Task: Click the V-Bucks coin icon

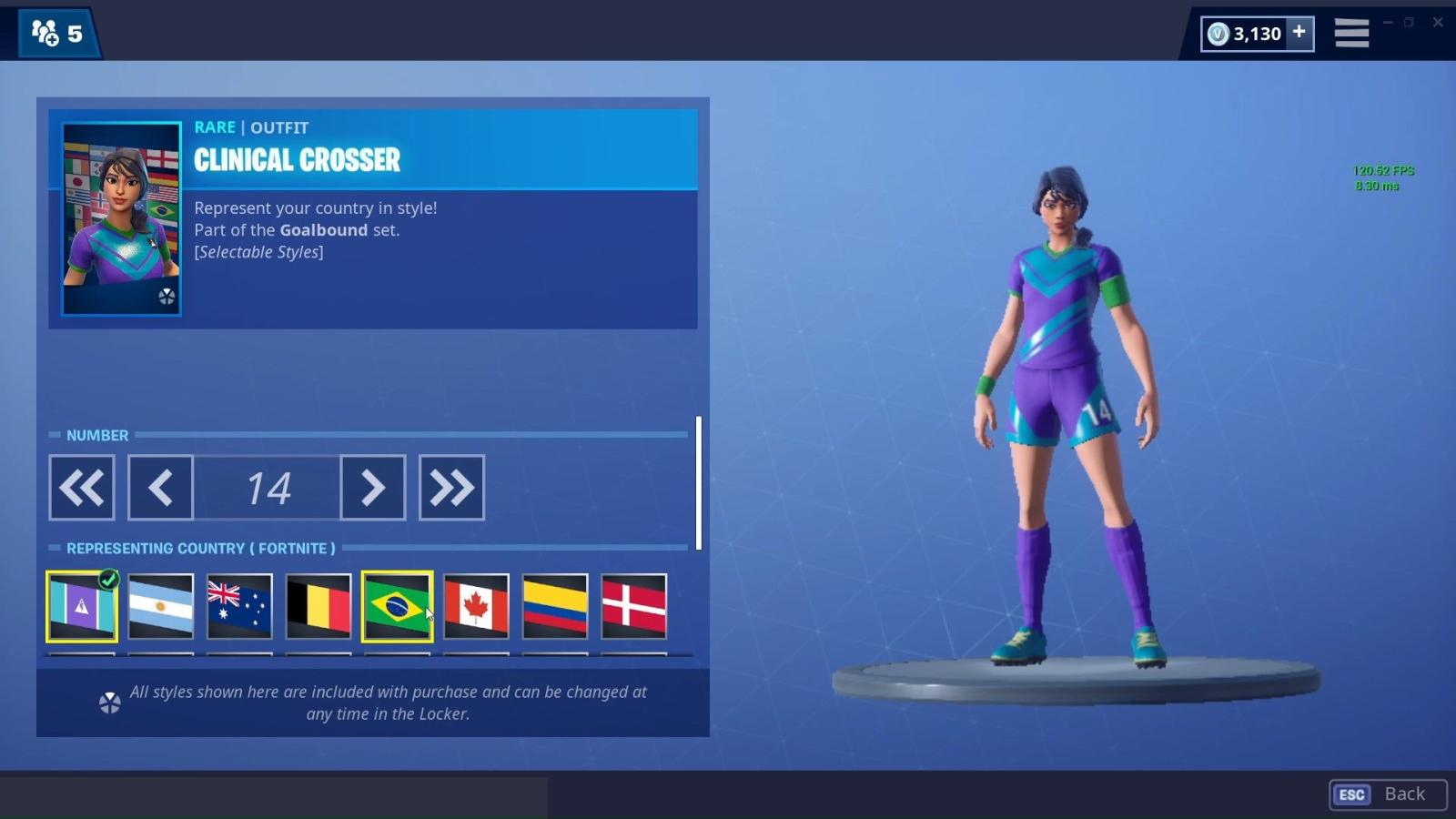Action: pos(1217,33)
